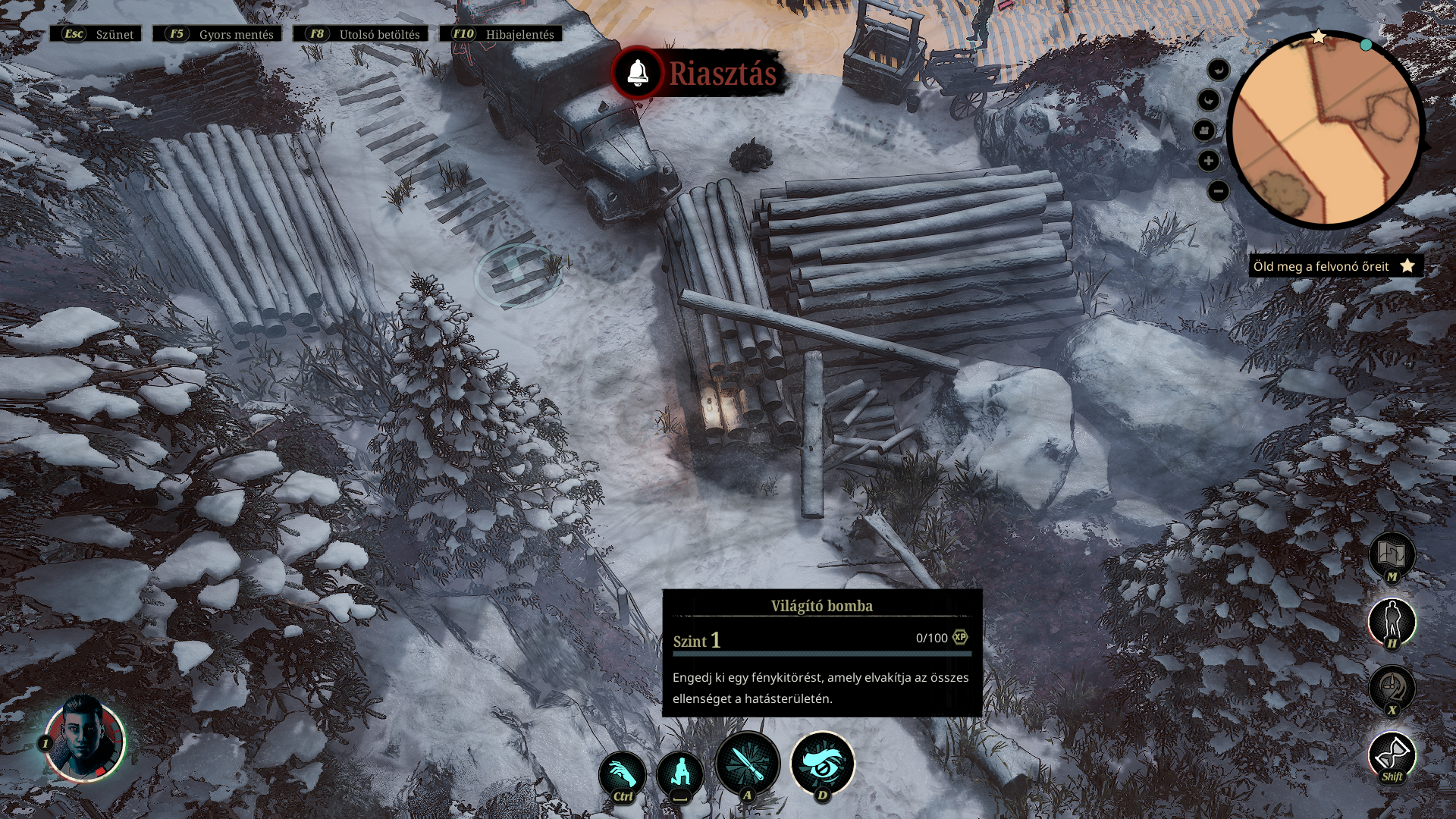This screenshot has height=819, width=1456.
Task: Click the Szünet pause button
Action: (96, 34)
